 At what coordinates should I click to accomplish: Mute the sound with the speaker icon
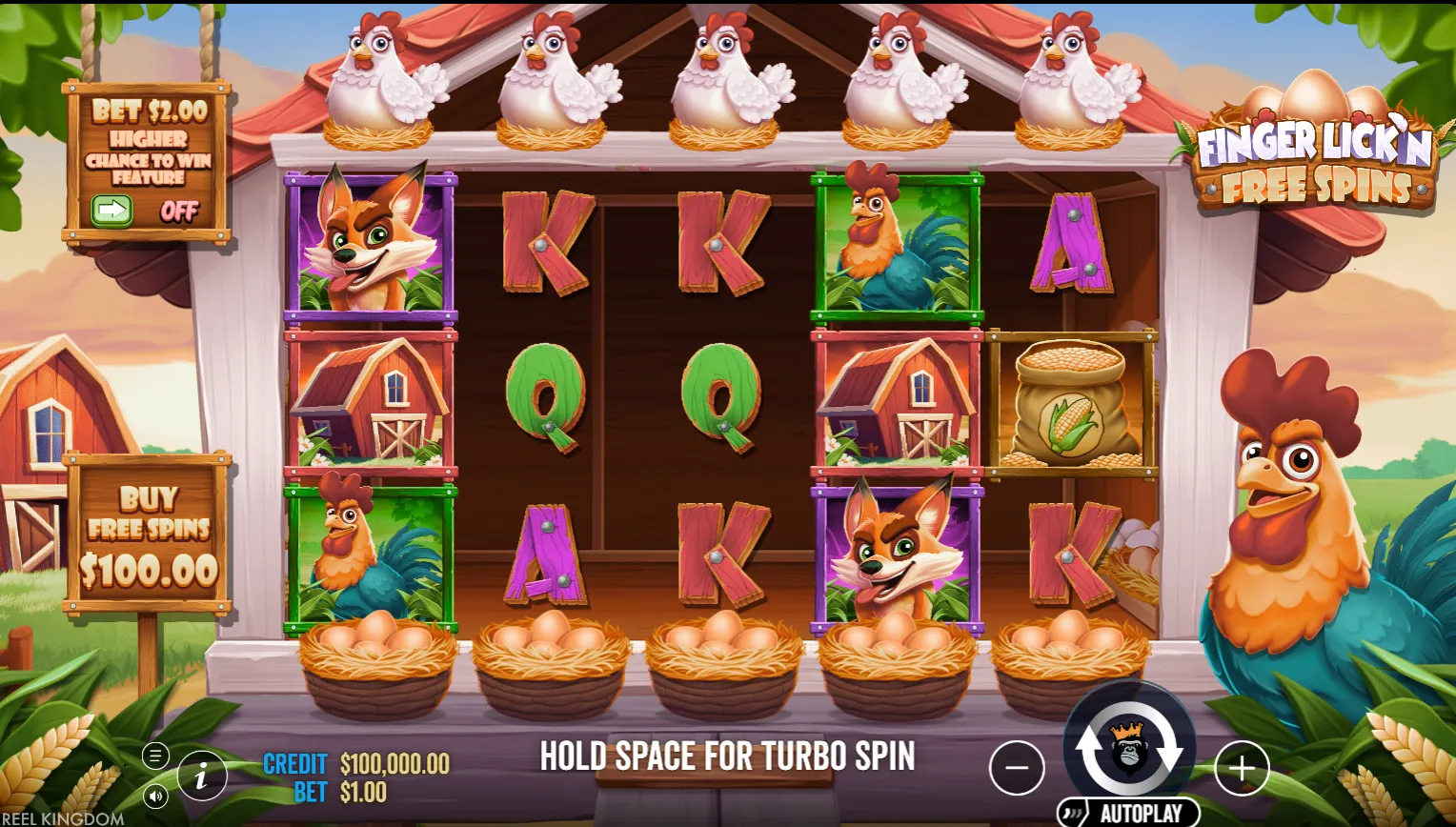(x=155, y=797)
